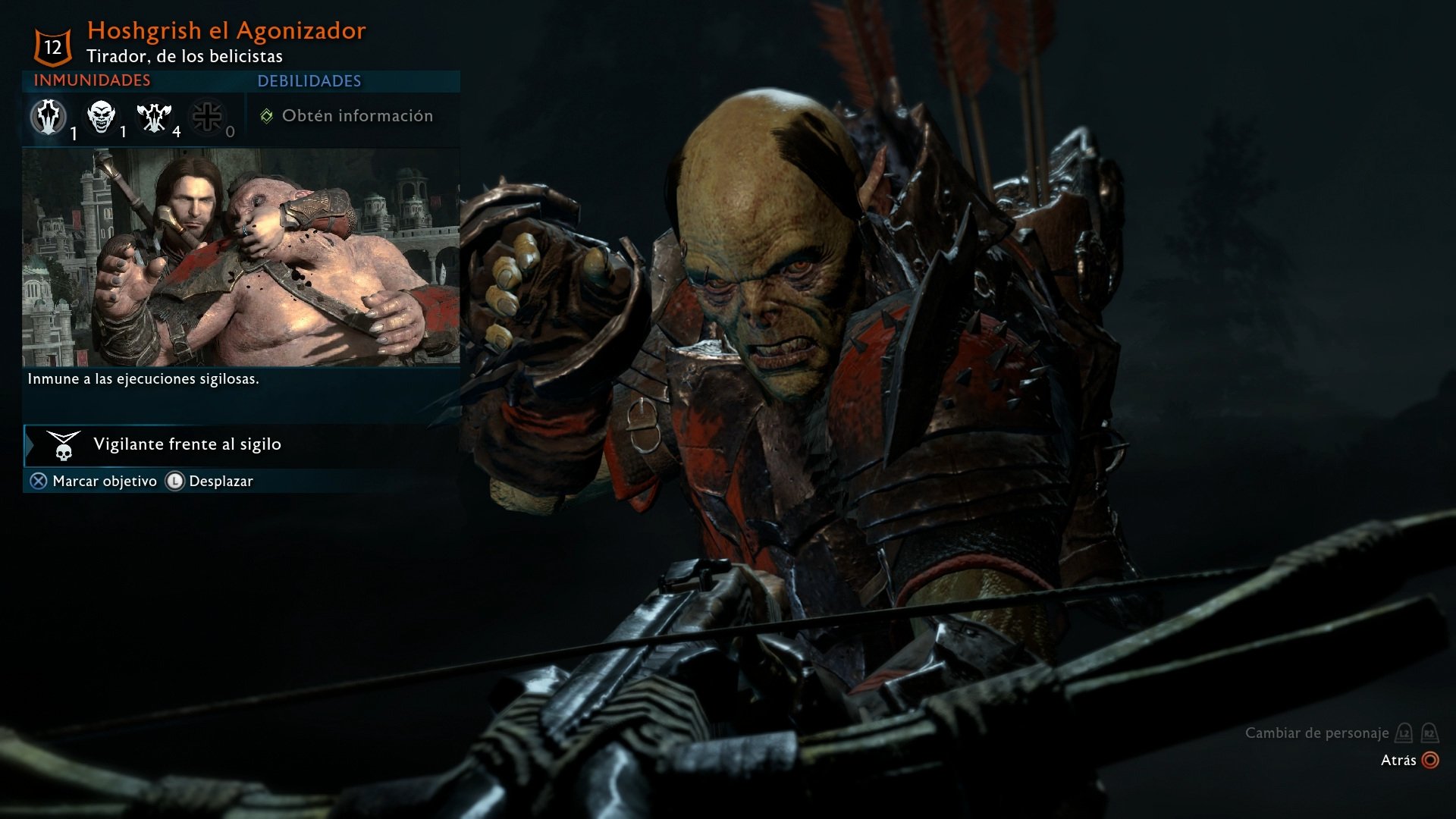Image resolution: width=1456 pixels, height=819 pixels.
Task: Click the Debilidades header
Action: coord(309,81)
